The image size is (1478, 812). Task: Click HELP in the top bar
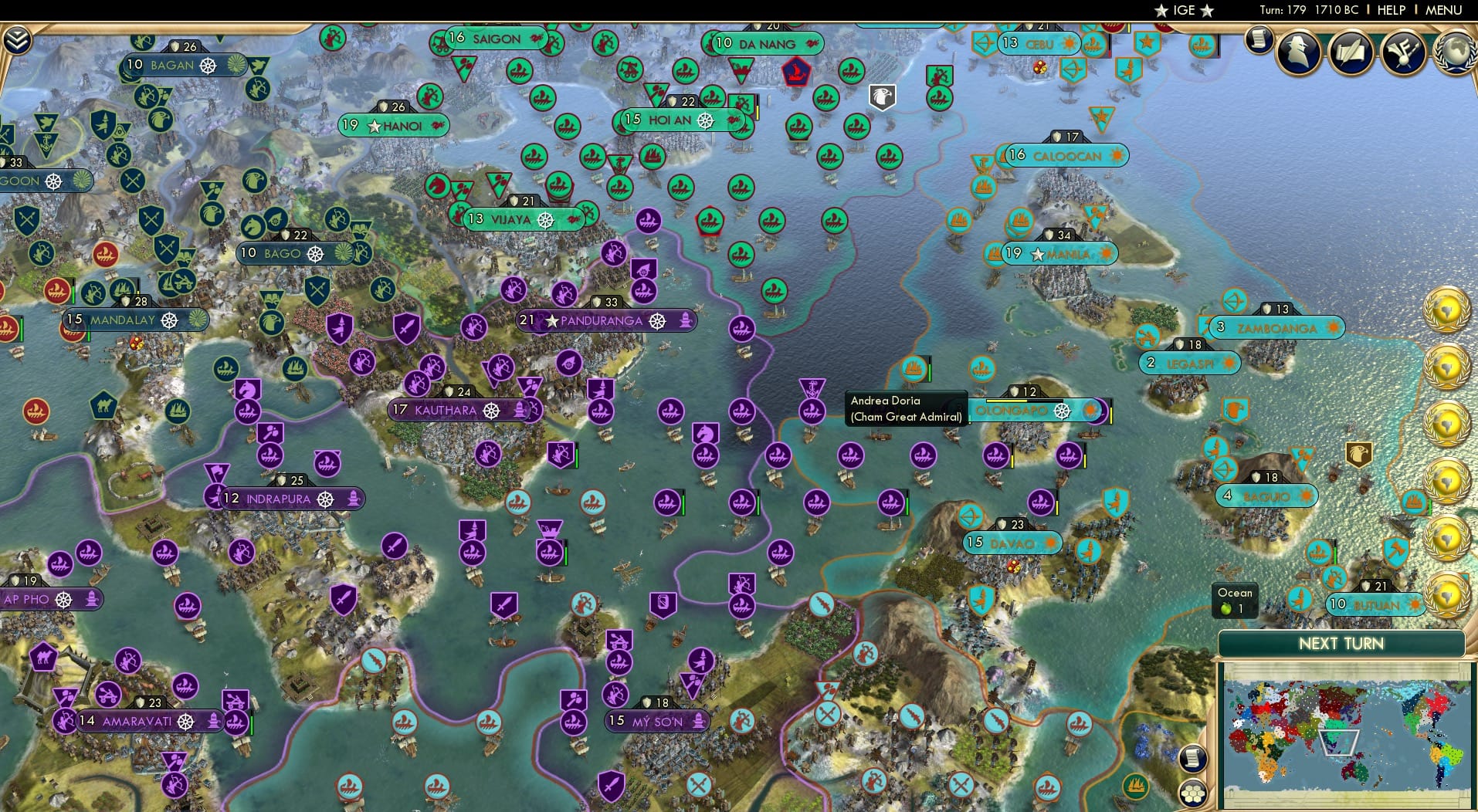[x=1392, y=10]
